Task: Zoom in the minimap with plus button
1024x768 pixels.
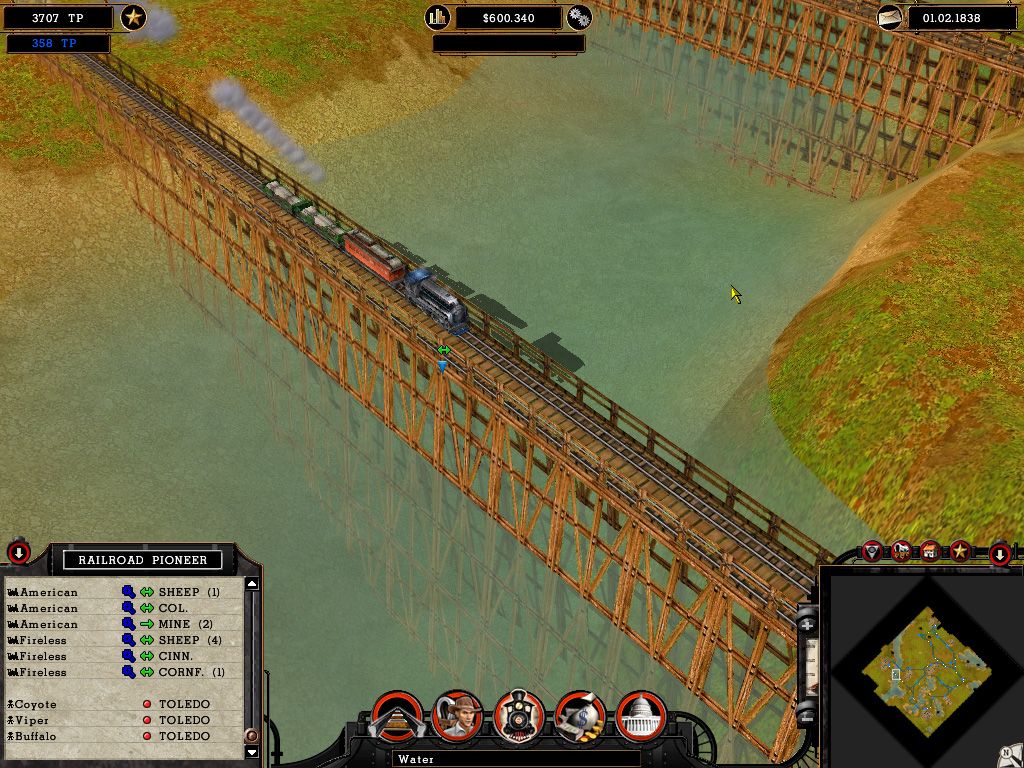Action: coord(808,625)
